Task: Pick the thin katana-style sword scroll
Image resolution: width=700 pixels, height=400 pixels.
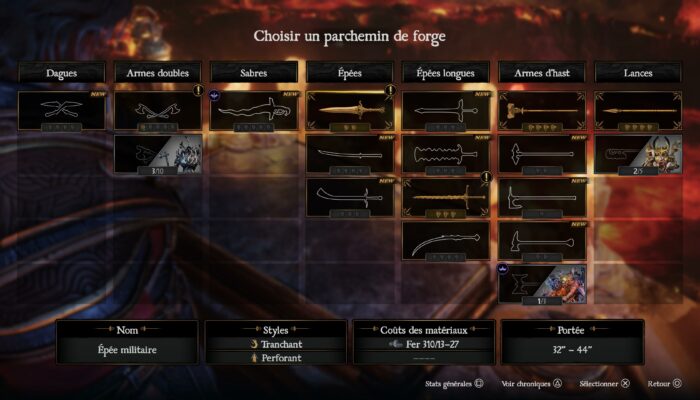Action: point(350,154)
